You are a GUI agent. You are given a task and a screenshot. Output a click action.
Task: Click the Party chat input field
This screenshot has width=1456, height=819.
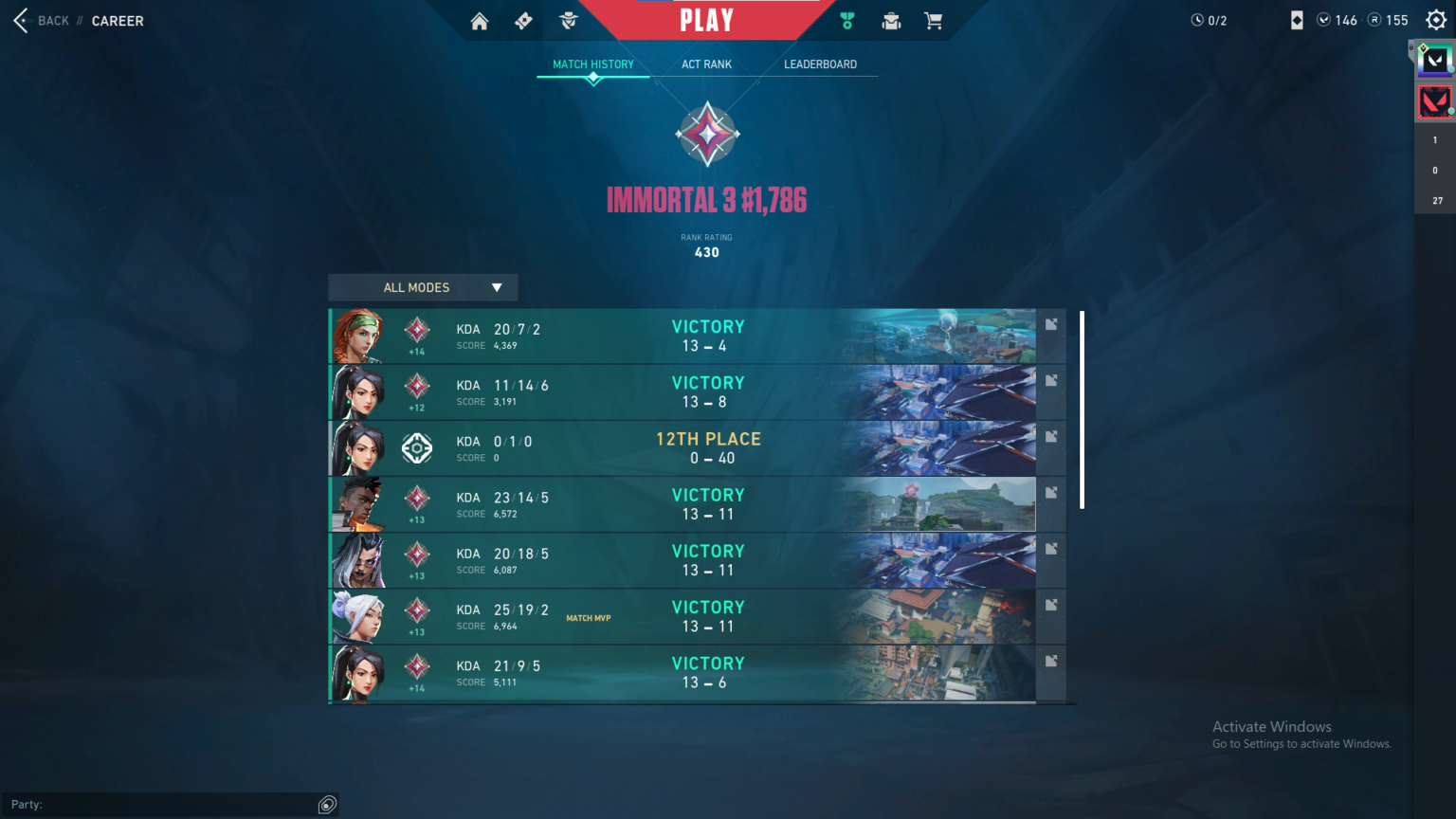point(171,804)
